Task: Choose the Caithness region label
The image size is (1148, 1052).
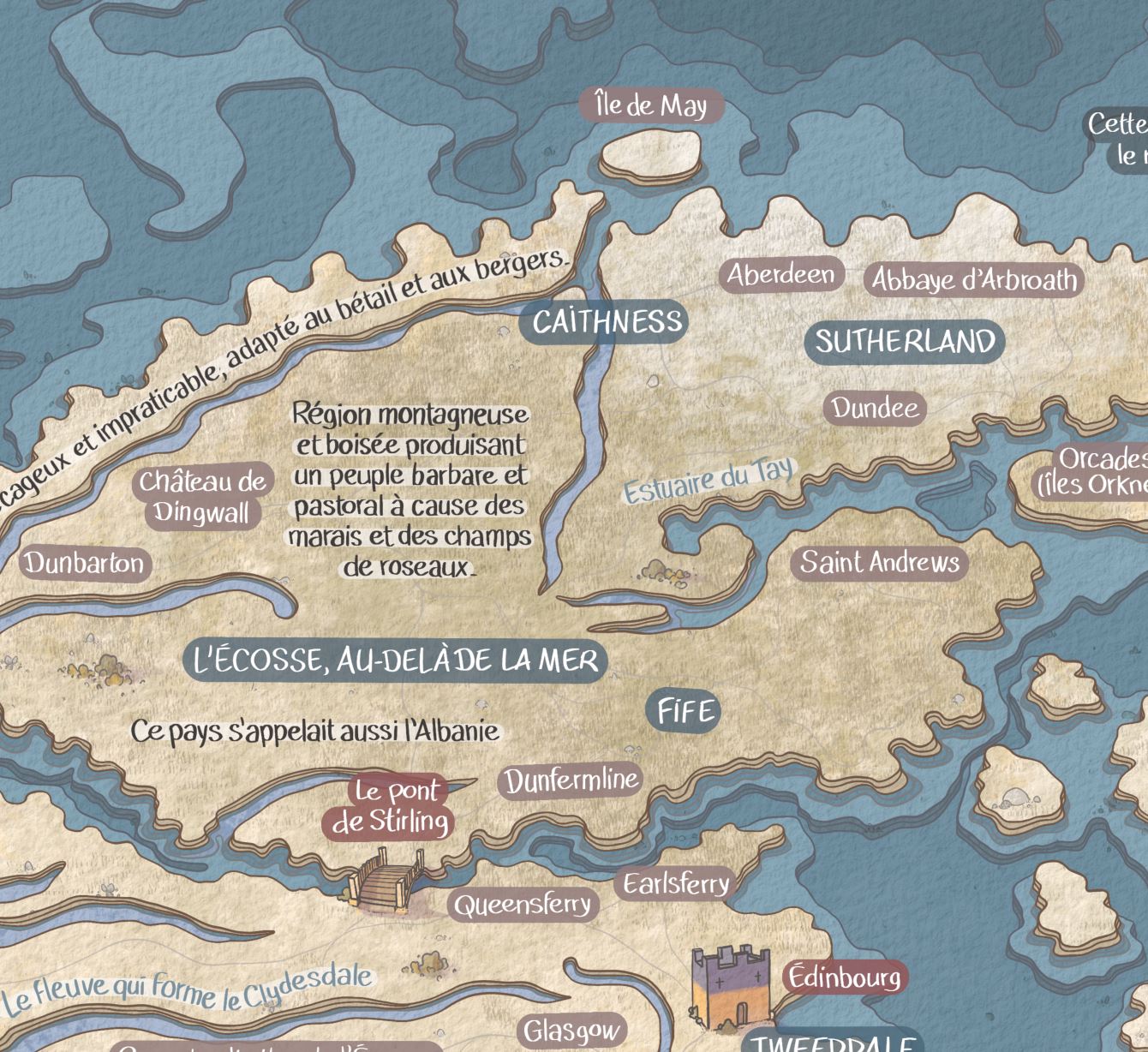Action: (x=607, y=322)
